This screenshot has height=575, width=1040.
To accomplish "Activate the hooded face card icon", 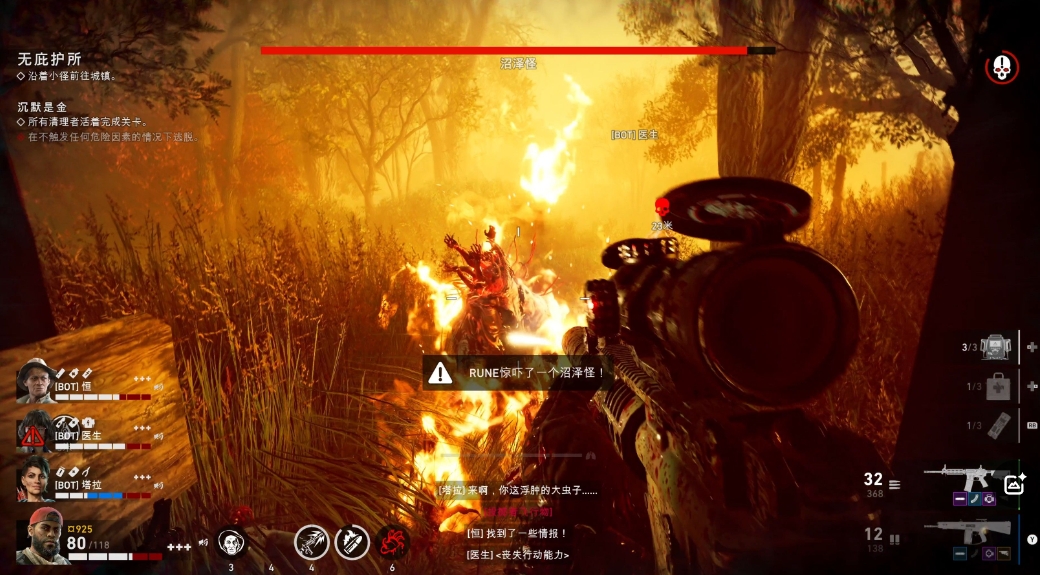I will 232,542.
